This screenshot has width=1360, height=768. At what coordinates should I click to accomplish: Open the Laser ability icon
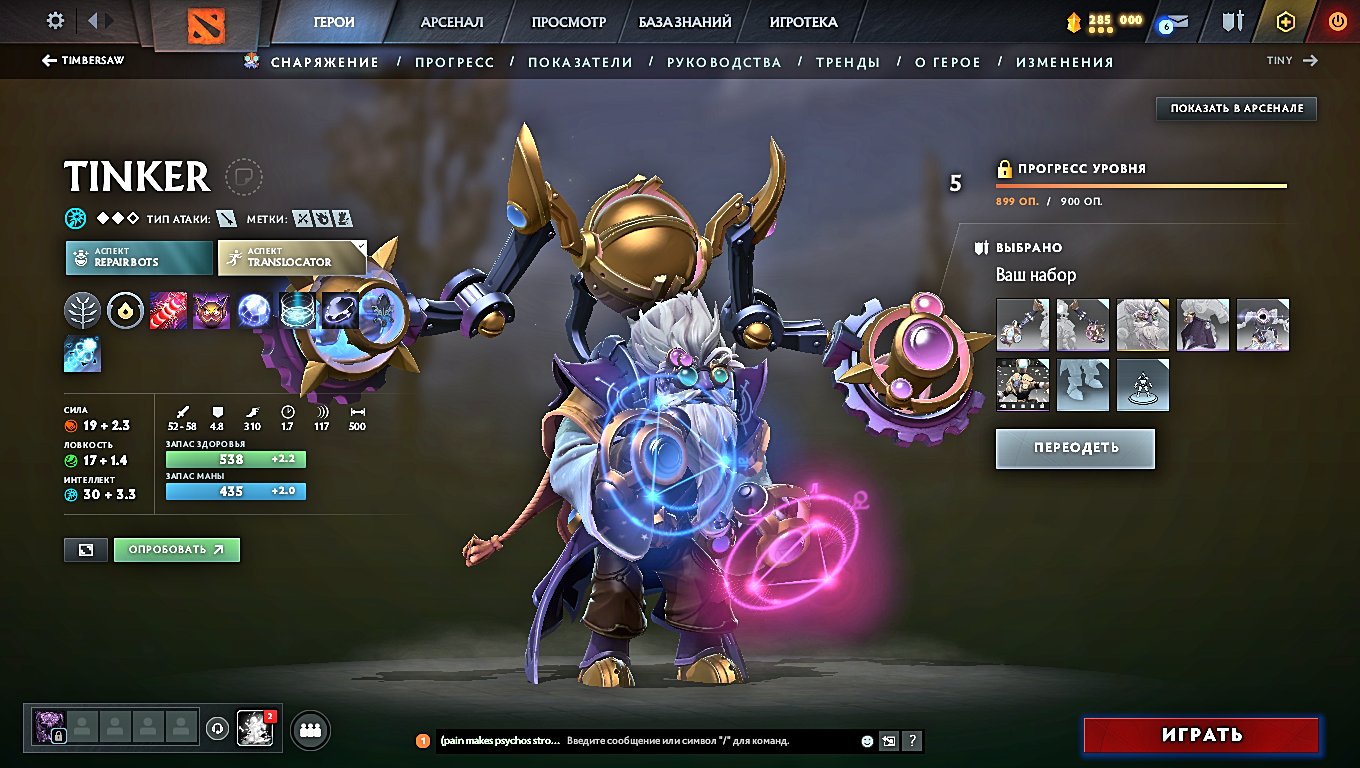click(x=166, y=310)
